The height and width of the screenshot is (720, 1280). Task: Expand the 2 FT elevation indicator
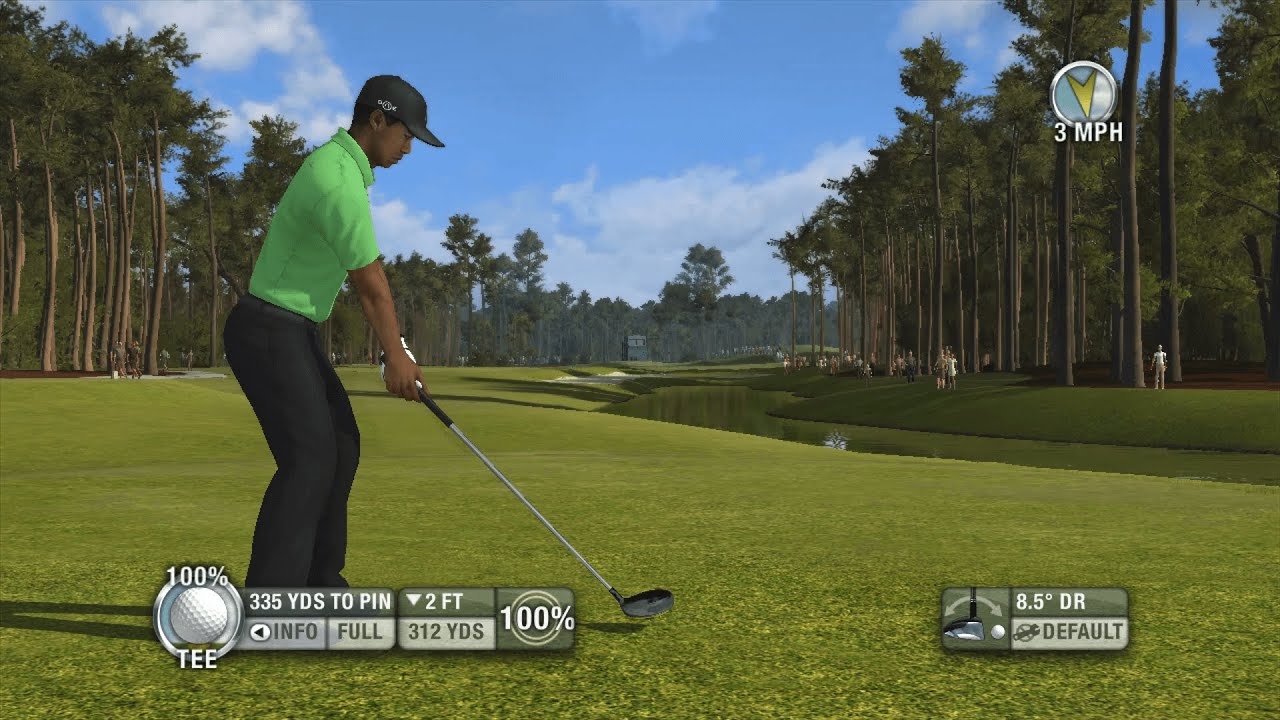436,602
